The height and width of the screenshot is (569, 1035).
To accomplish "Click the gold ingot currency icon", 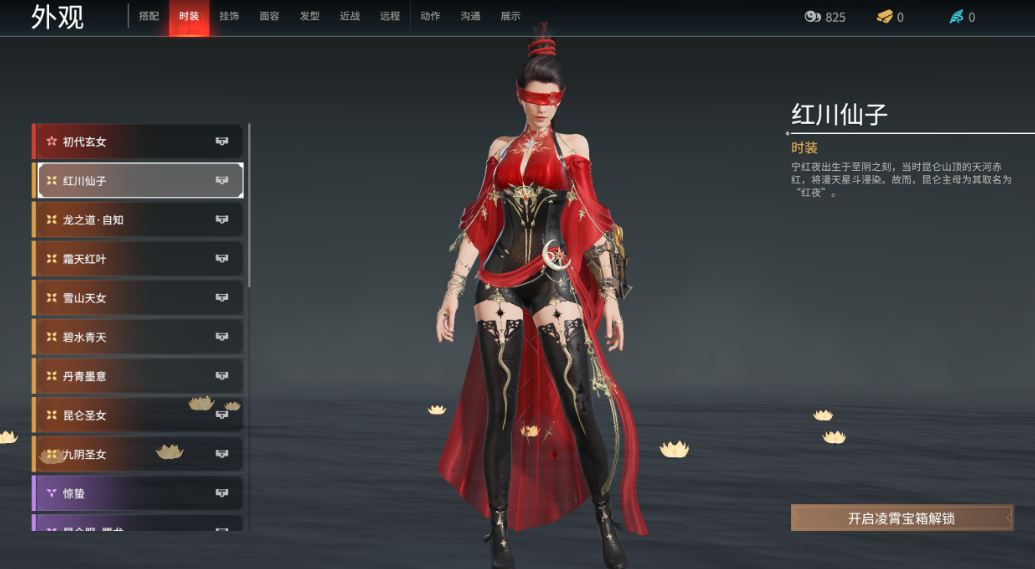I will pyautogui.click(x=884, y=17).
